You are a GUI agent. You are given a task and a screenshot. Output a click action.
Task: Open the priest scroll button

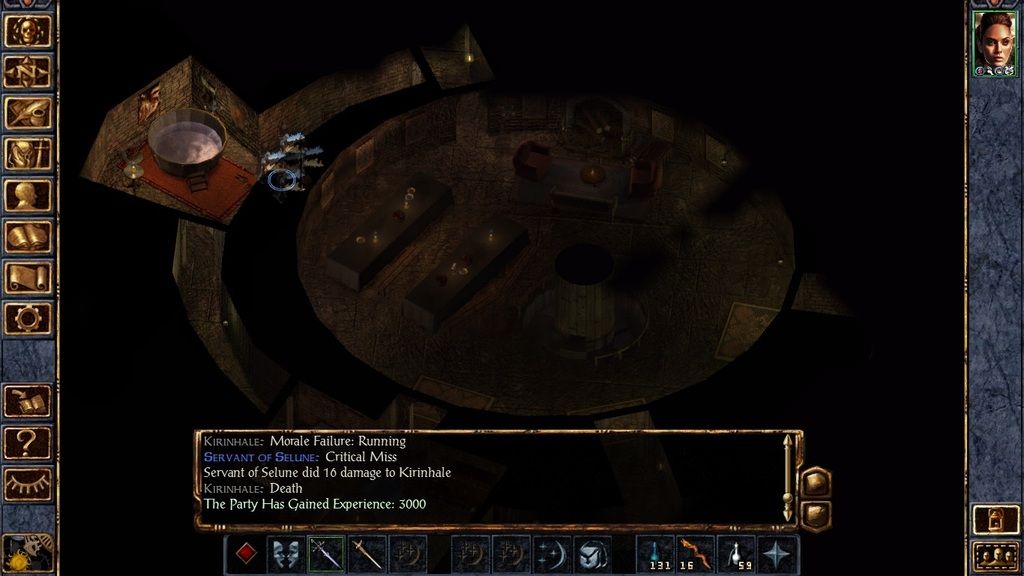28,277
